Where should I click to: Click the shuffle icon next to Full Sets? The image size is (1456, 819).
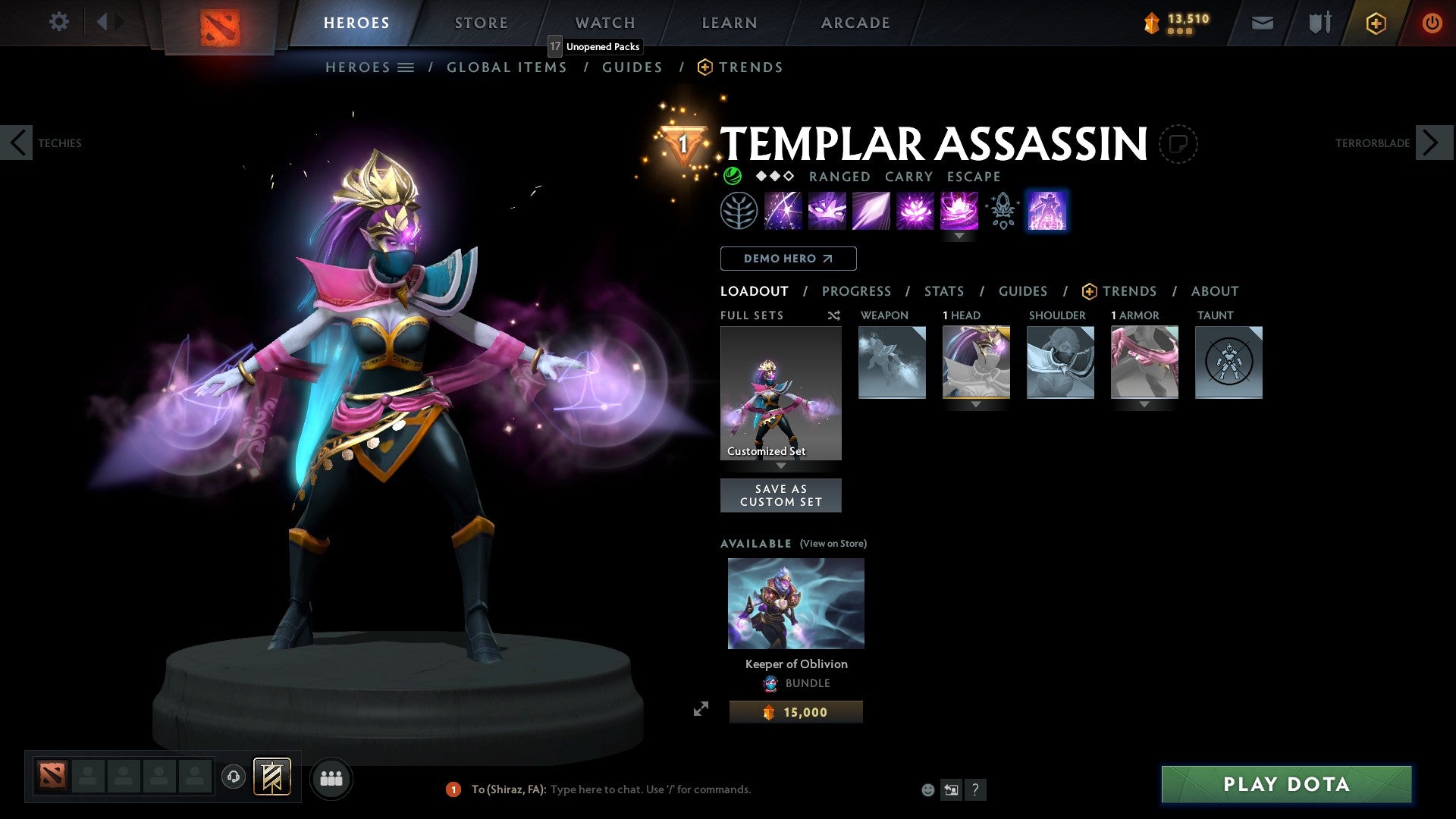(x=833, y=315)
